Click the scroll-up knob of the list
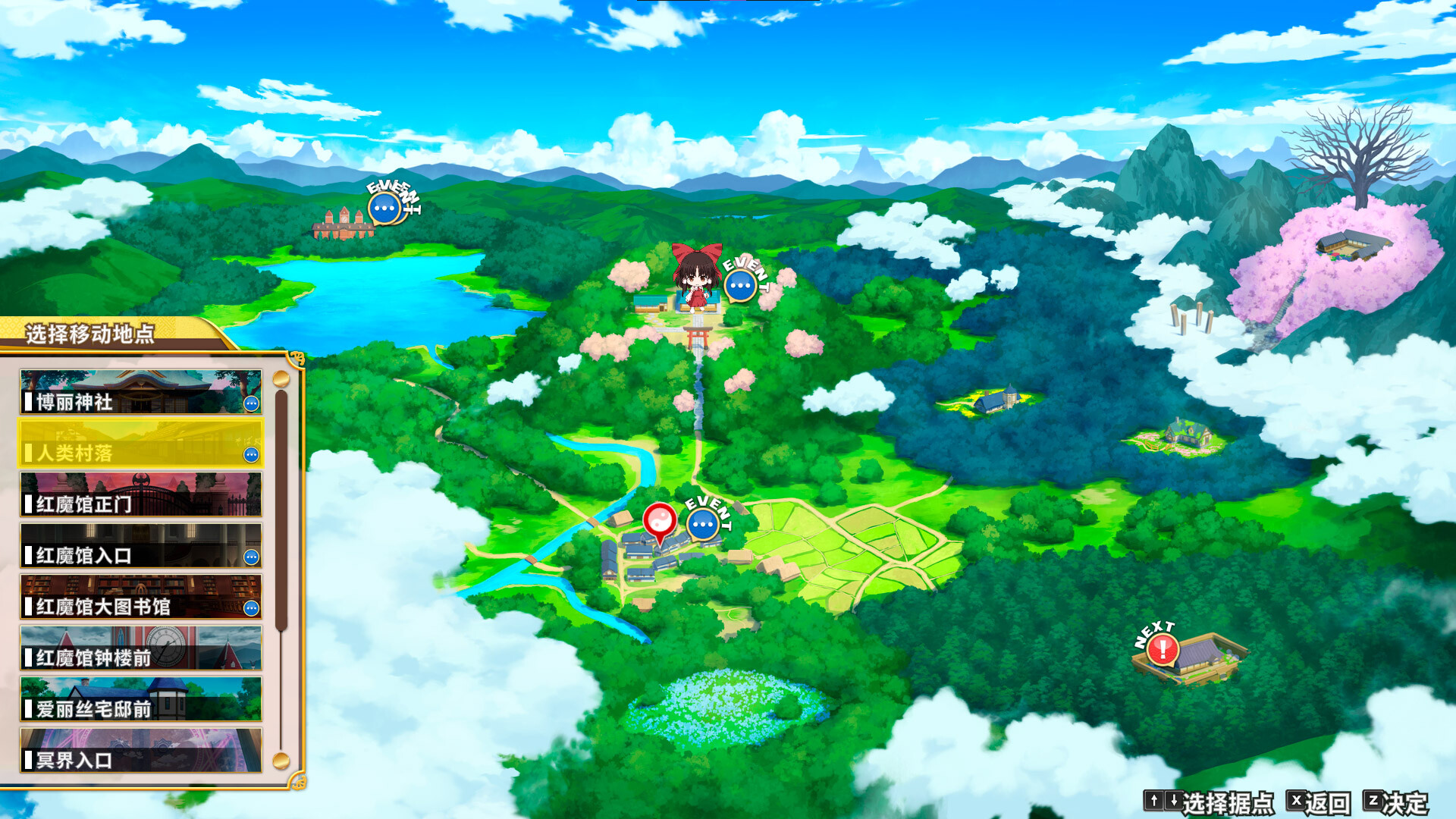The image size is (1456, 819). 281,378
